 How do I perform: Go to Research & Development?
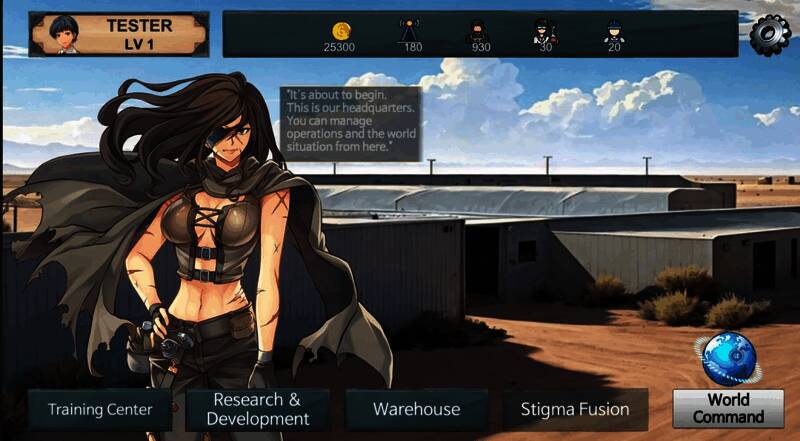click(257, 409)
